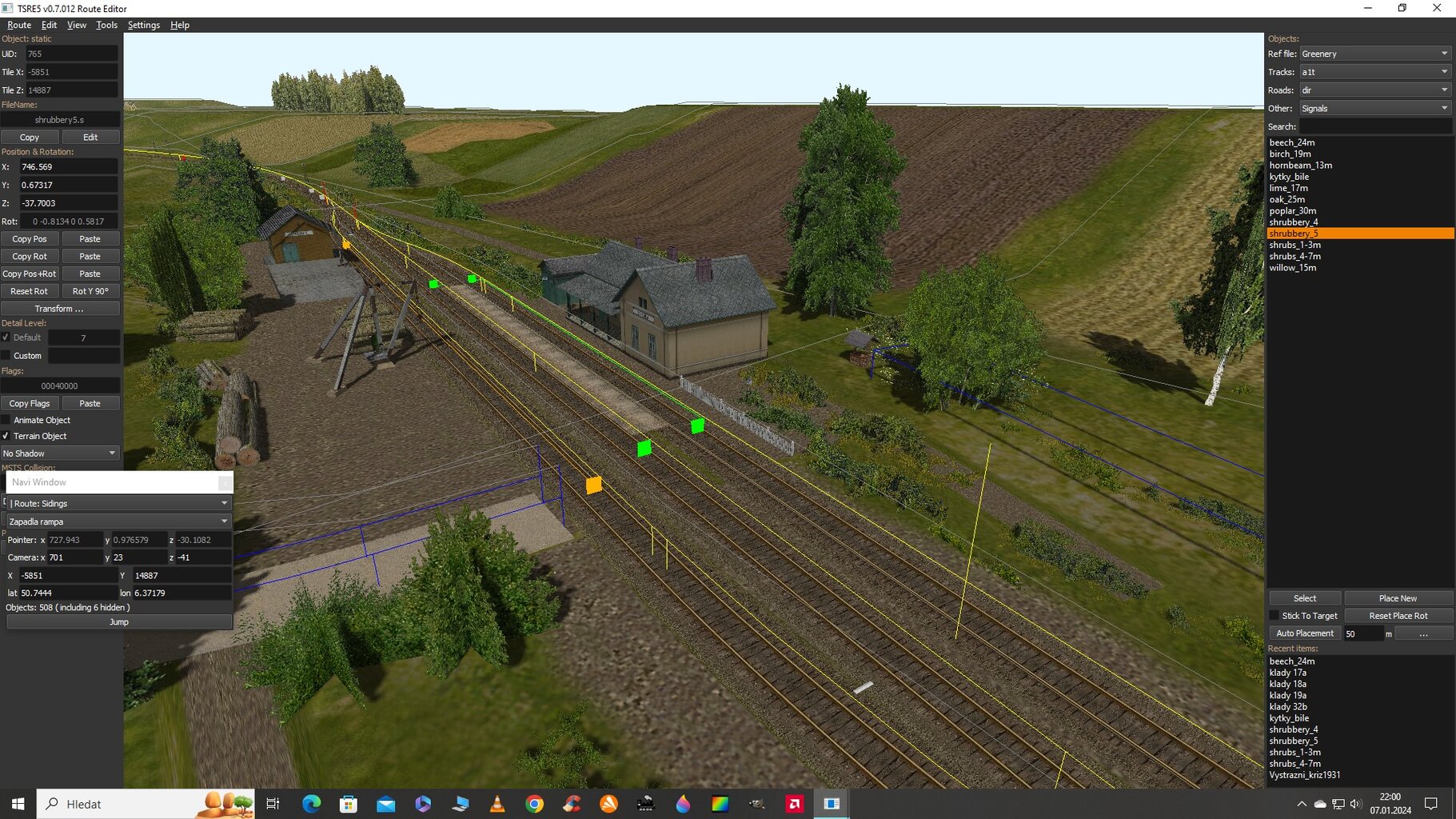Click the Reset Rot button
The height and width of the screenshot is (819, 1456).
pos(30,291)
